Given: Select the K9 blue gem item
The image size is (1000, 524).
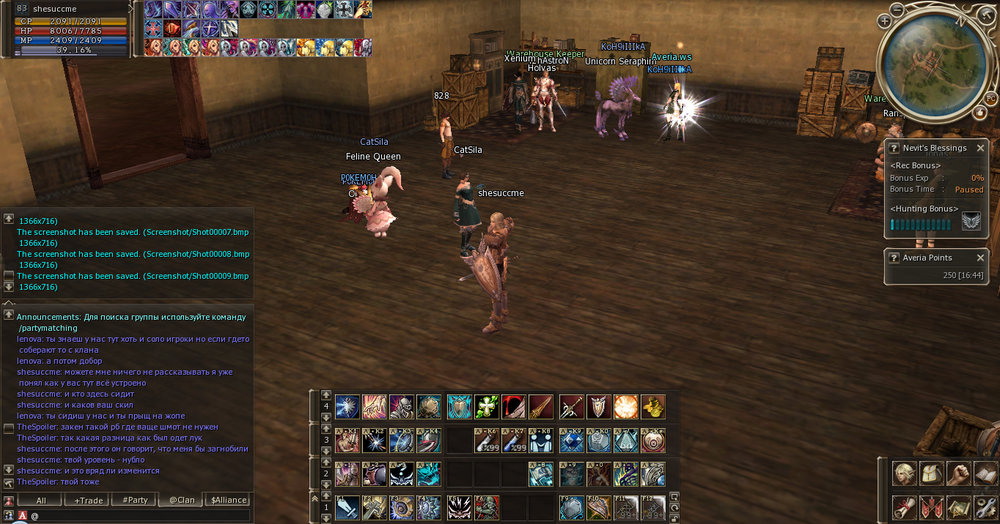Looking at the screenshot, I should [x=572, y=441].
